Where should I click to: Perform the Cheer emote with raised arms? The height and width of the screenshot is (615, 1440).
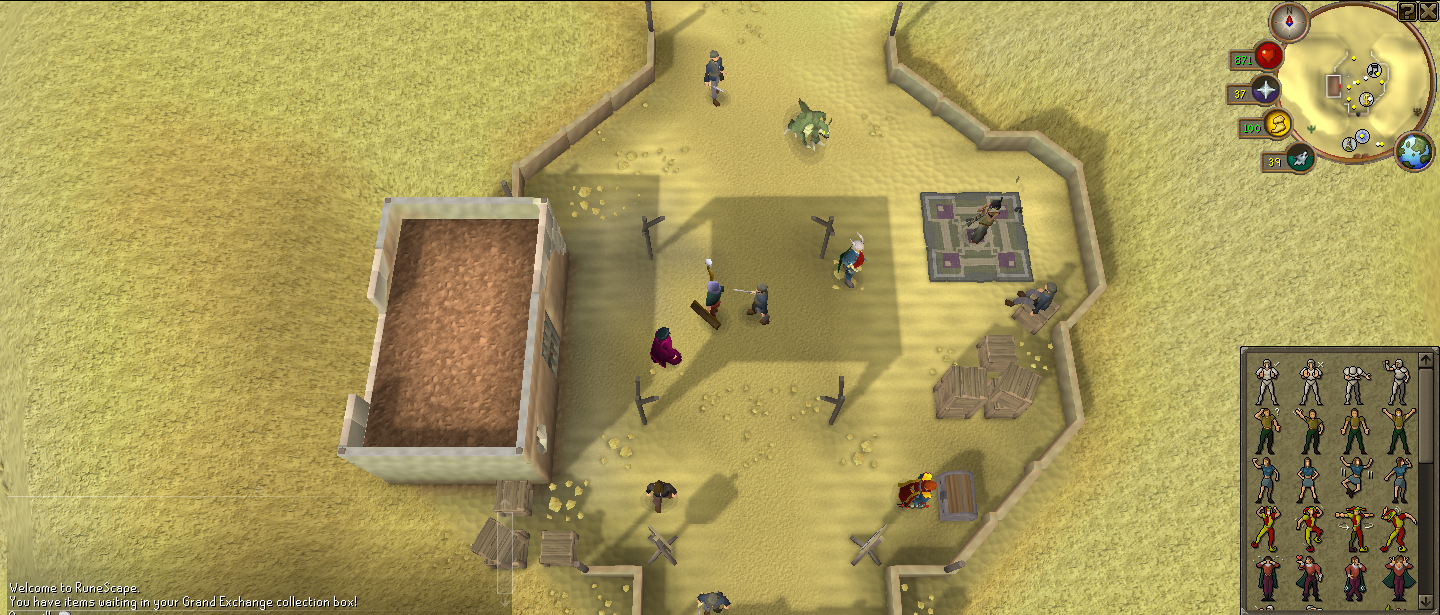(x=1396, y=430)
